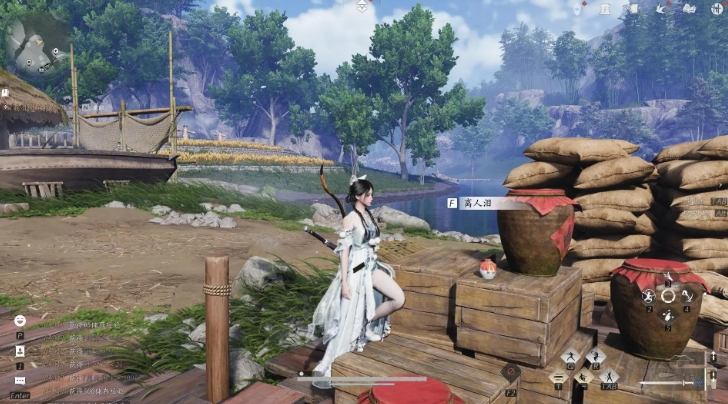Image resolution: width=728 pixels, height=404 pixels.
Task: Select the ring icon in the skill wheel center
Action: point(668,296)
